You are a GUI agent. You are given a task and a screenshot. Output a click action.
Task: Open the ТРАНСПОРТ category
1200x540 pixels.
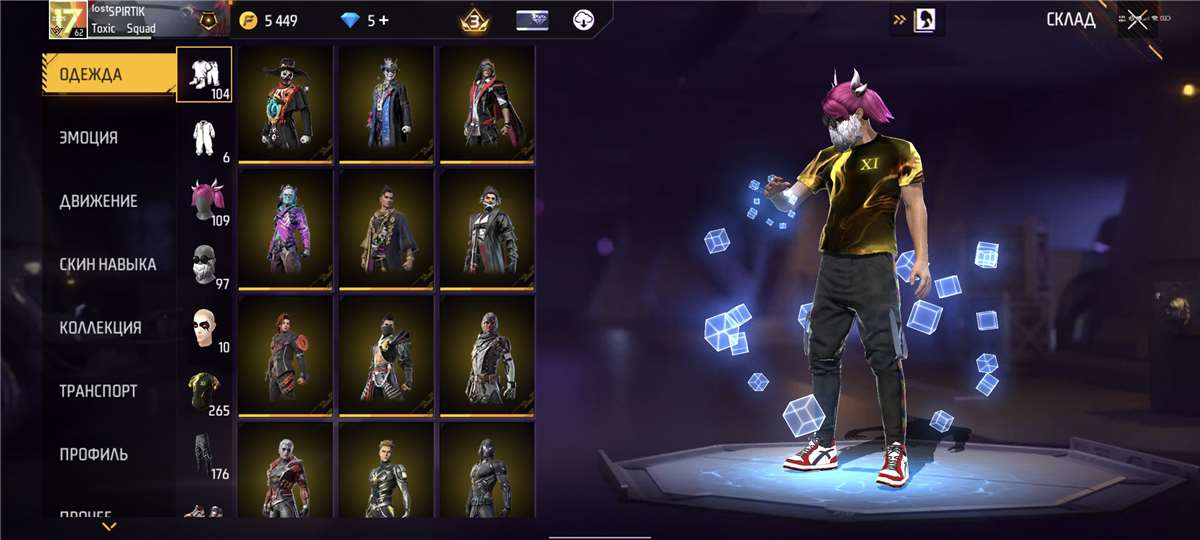[98, 391]
